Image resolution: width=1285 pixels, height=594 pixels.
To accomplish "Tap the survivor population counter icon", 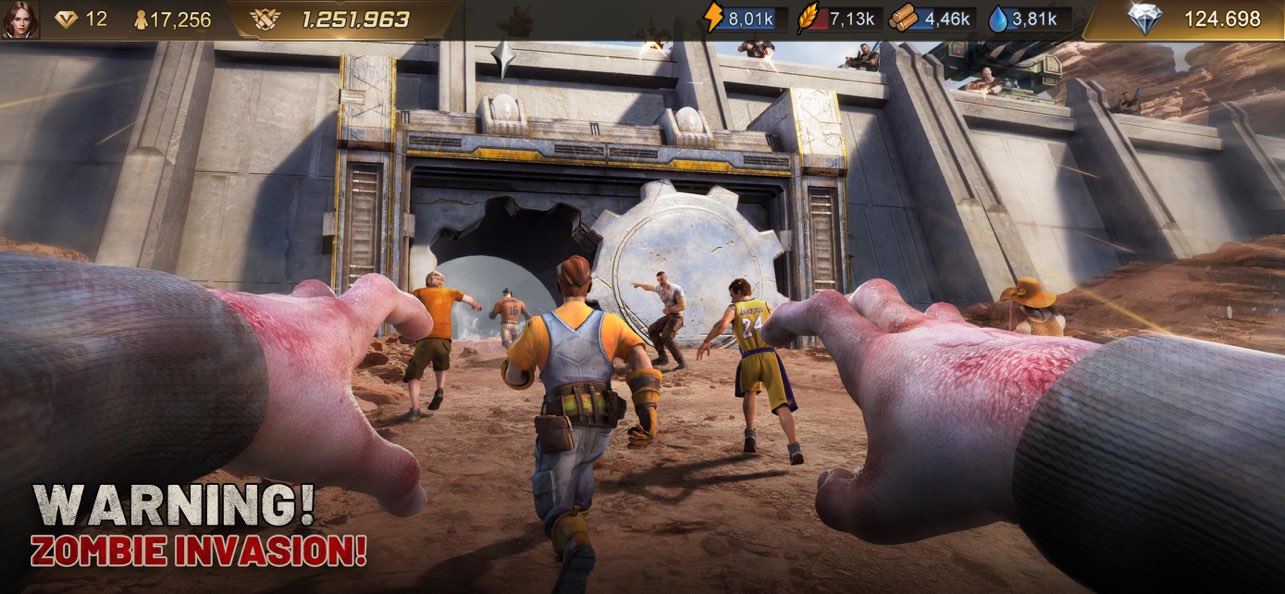I will (141, 20).
